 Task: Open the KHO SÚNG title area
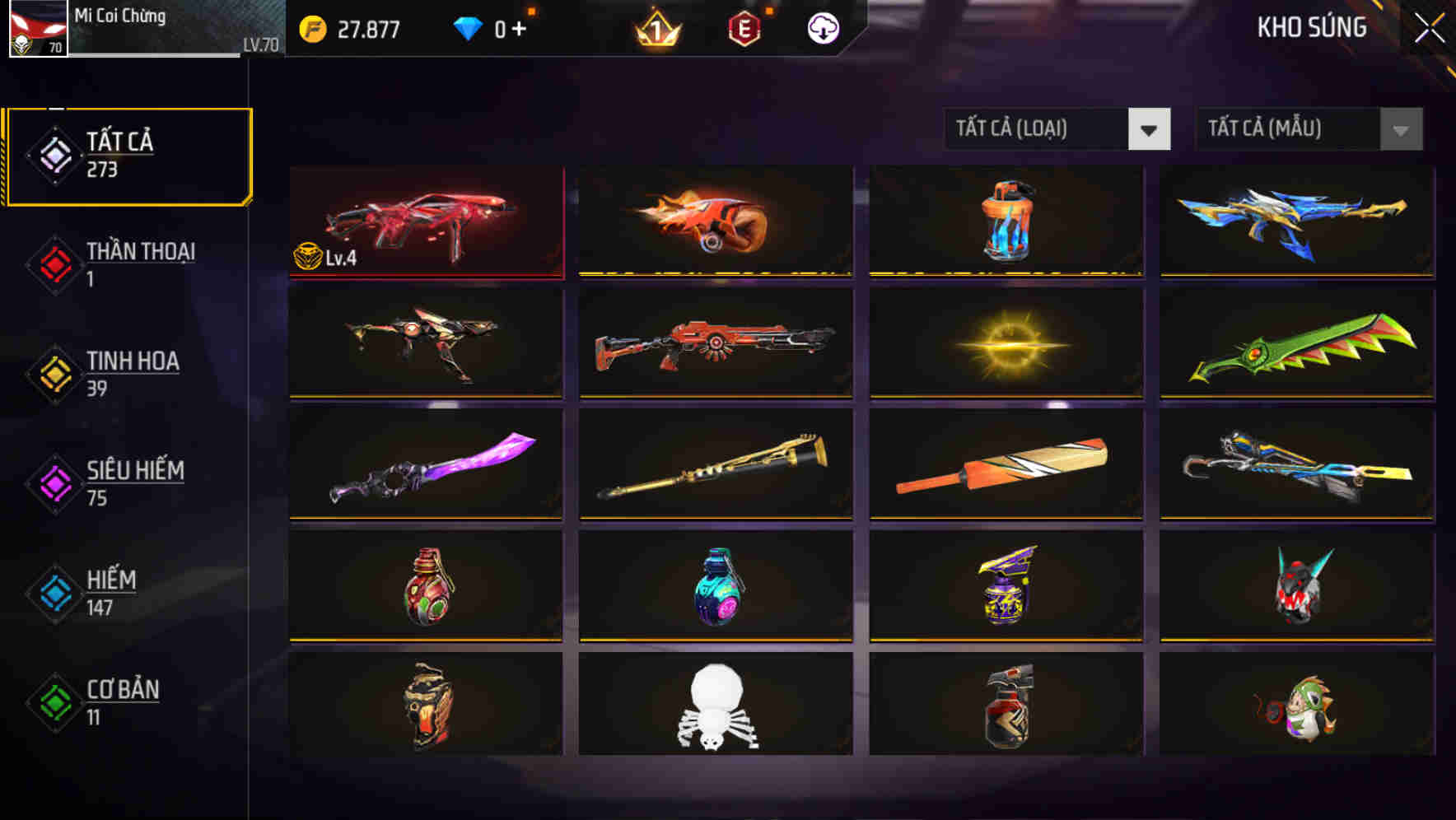click(x=1311, y=27)
